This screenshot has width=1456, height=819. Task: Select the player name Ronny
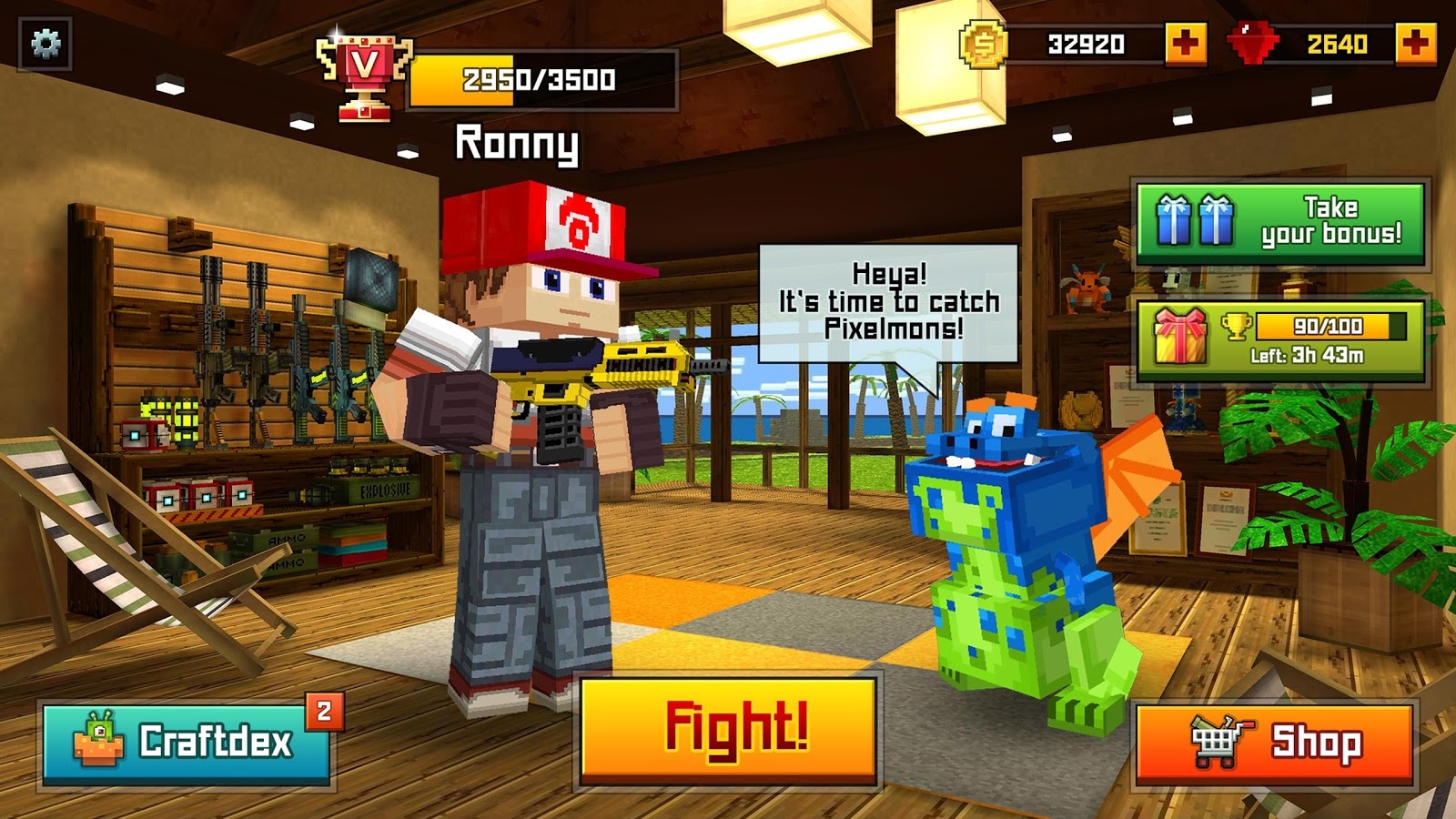[x=516, y=144]
